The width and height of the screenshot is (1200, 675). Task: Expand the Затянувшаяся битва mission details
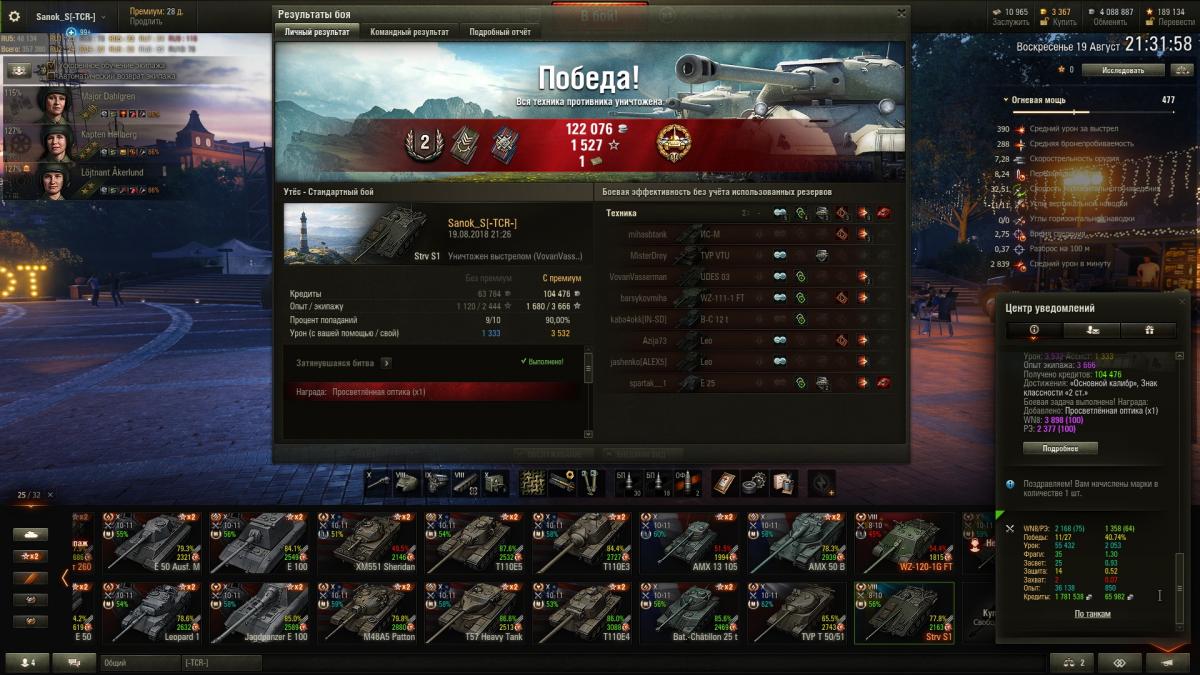click(x=386, y=363)
